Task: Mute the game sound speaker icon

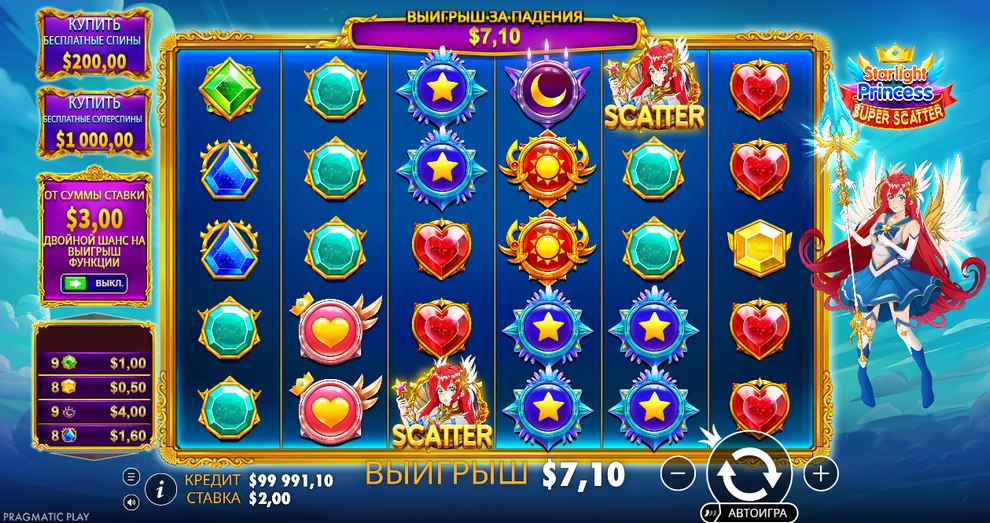Action: 131,502
